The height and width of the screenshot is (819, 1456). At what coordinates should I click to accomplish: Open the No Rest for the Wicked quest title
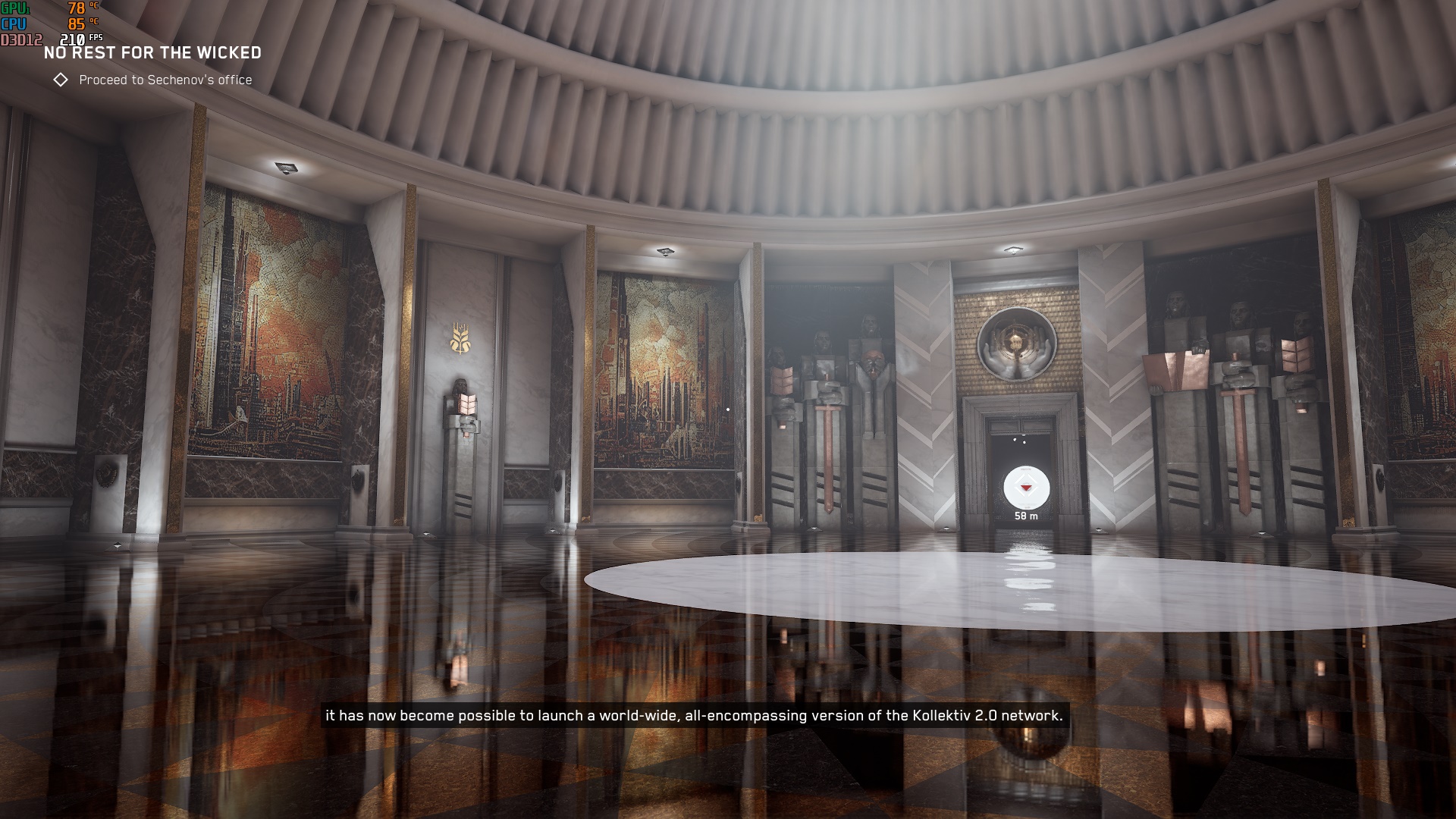tap(152, 53)
